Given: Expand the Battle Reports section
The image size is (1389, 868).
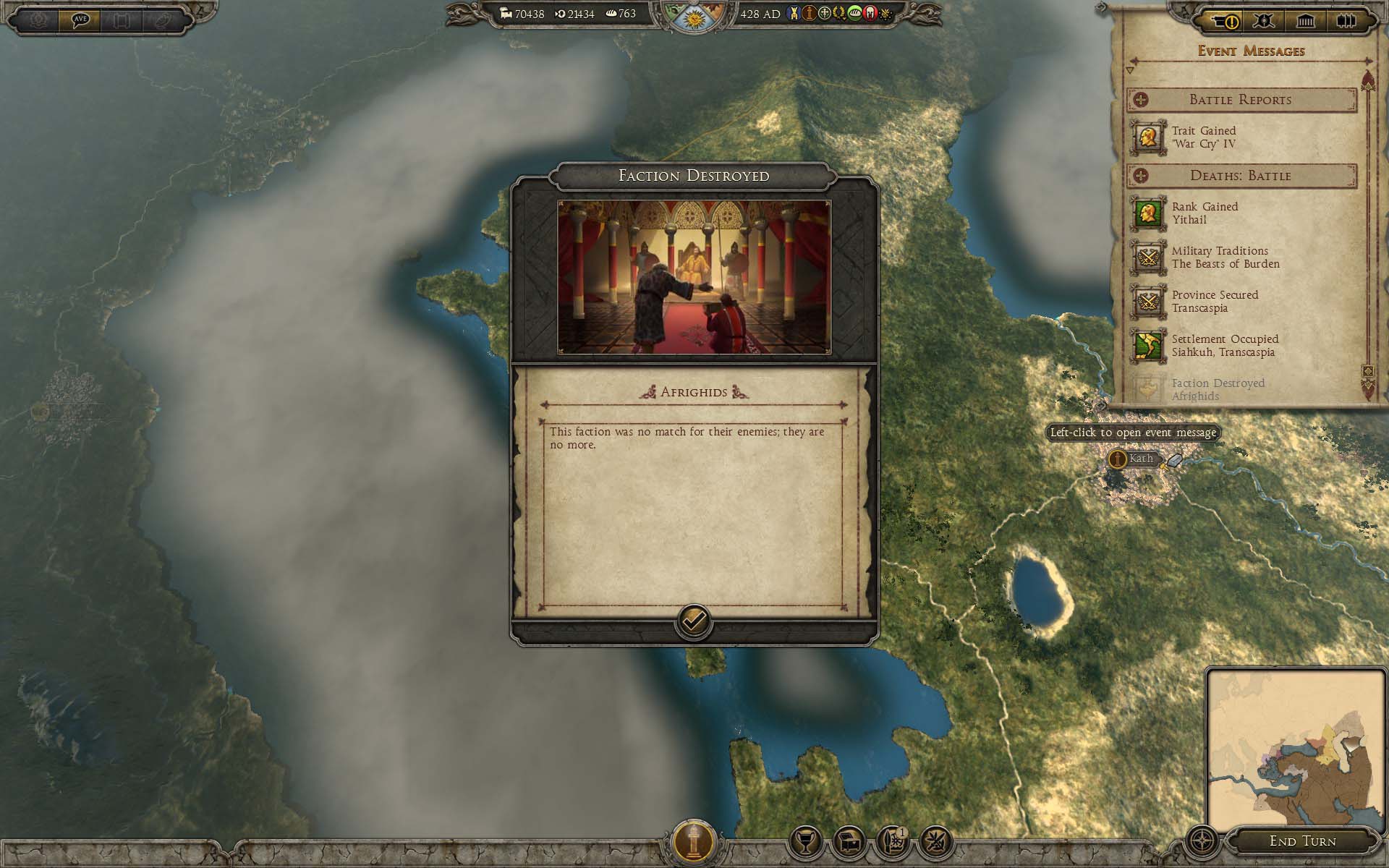Looking at the screenshot, I should tap(1141, 100).
